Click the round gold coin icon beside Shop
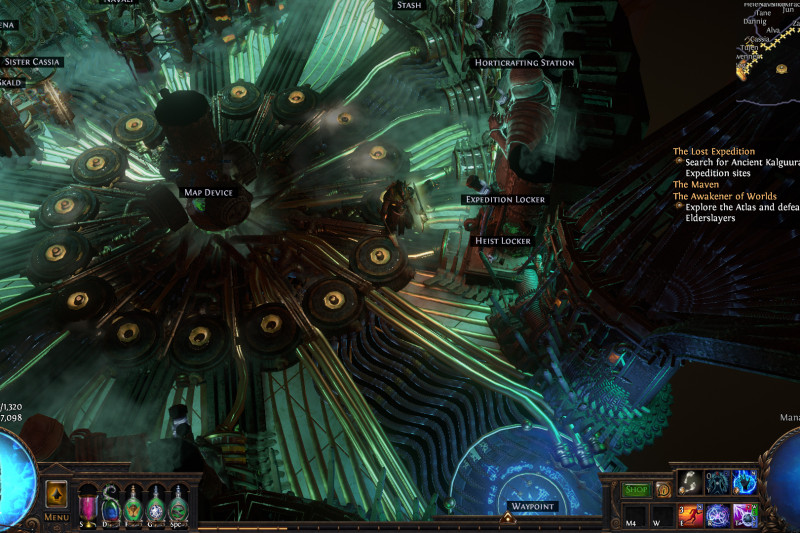800x533 pixels. coord(663,490)
